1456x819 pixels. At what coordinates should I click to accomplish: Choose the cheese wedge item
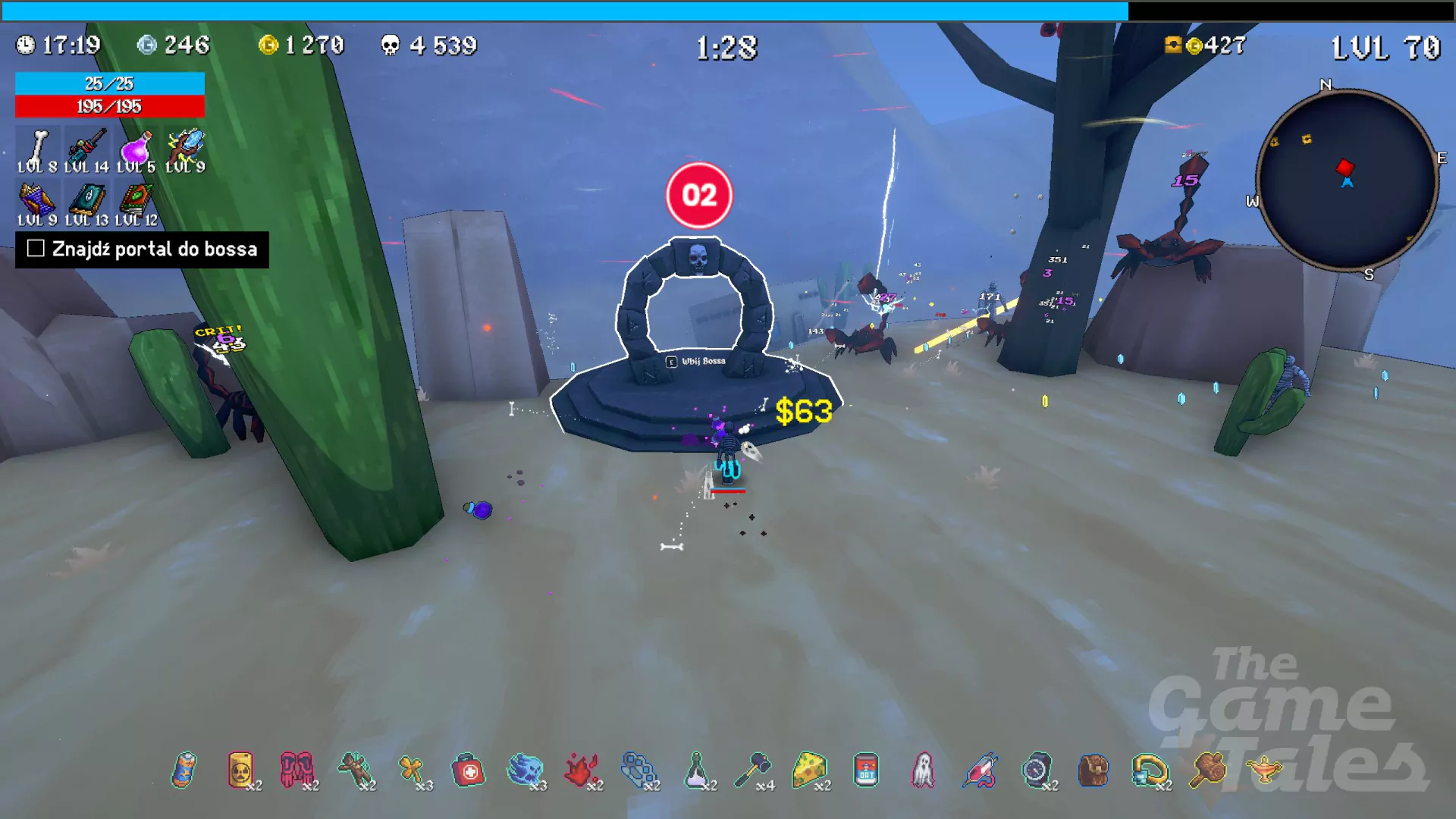[809, 770]
